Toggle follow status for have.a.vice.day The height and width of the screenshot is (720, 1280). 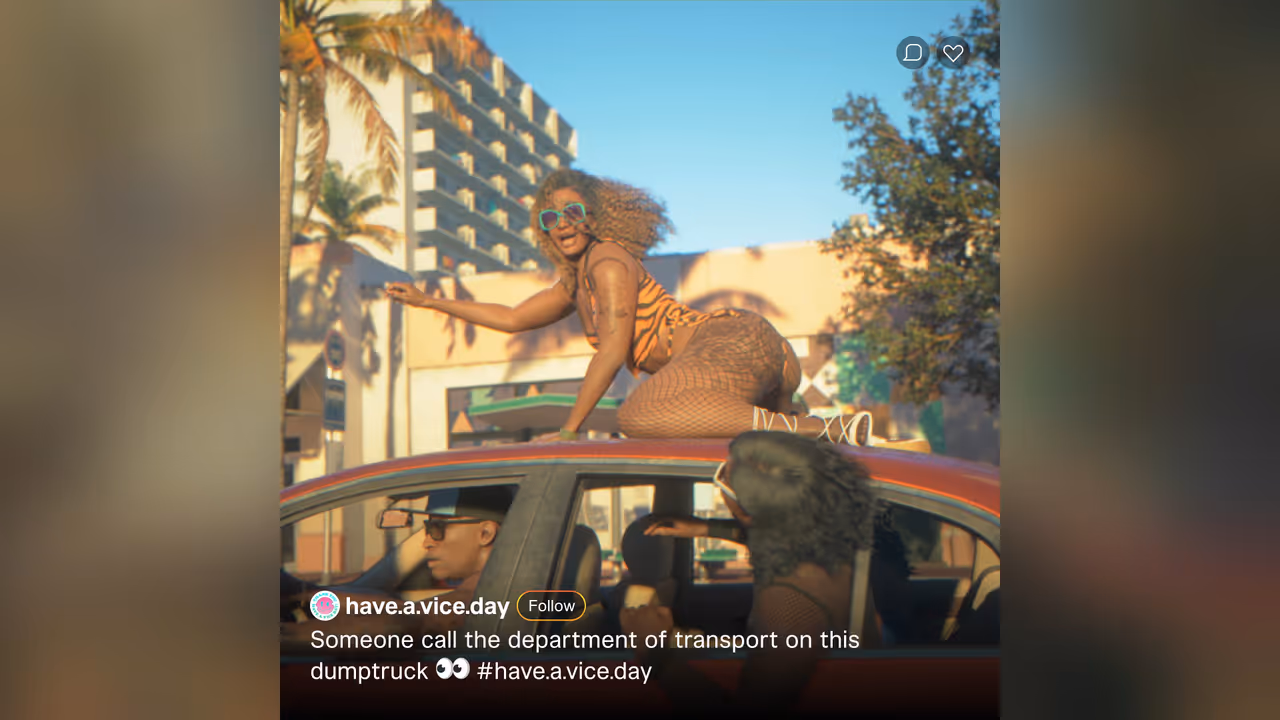coord(551,605)
